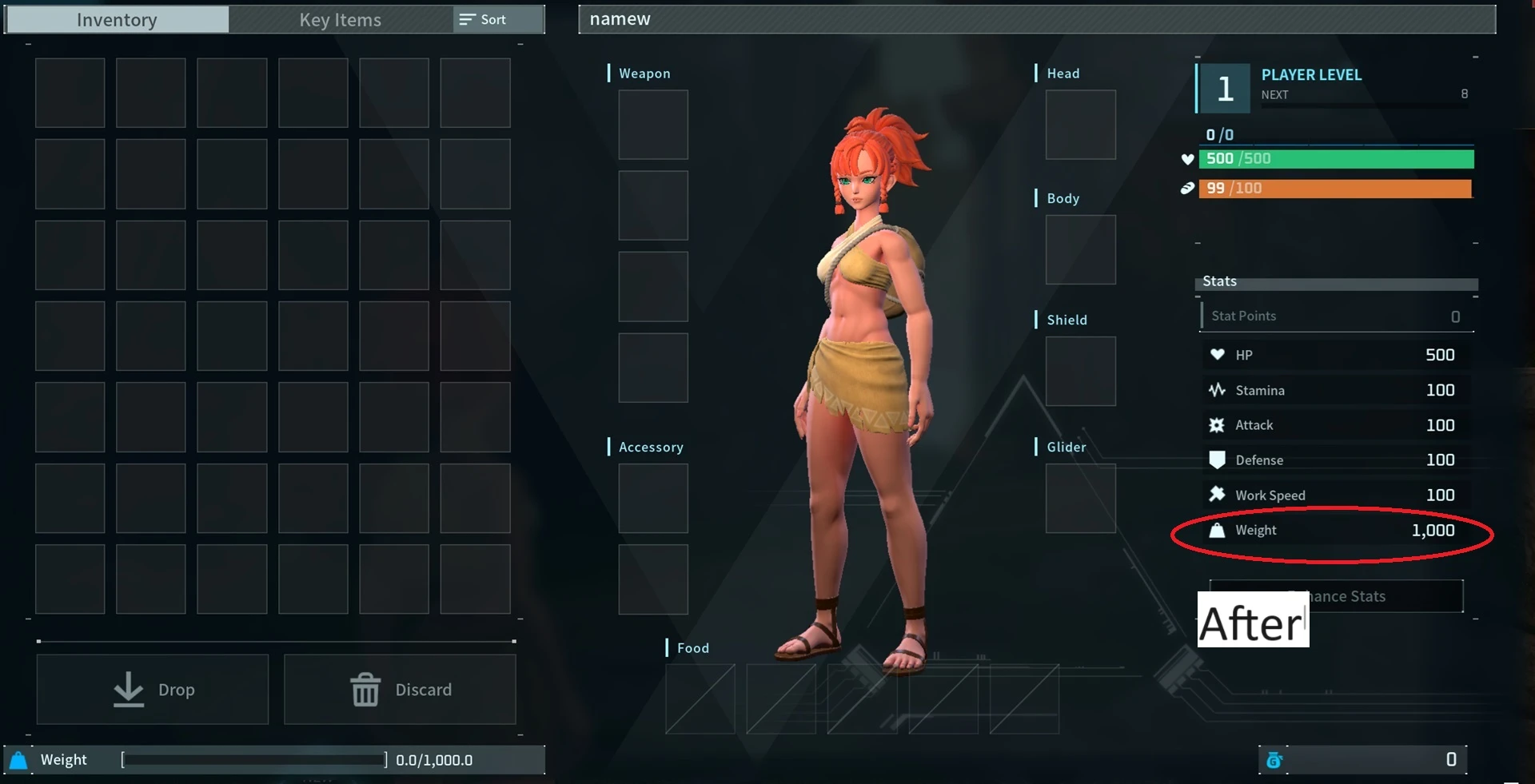Click the Weight stat icon circled in red
The image size is (1535, 784).
pos(1217,530)
